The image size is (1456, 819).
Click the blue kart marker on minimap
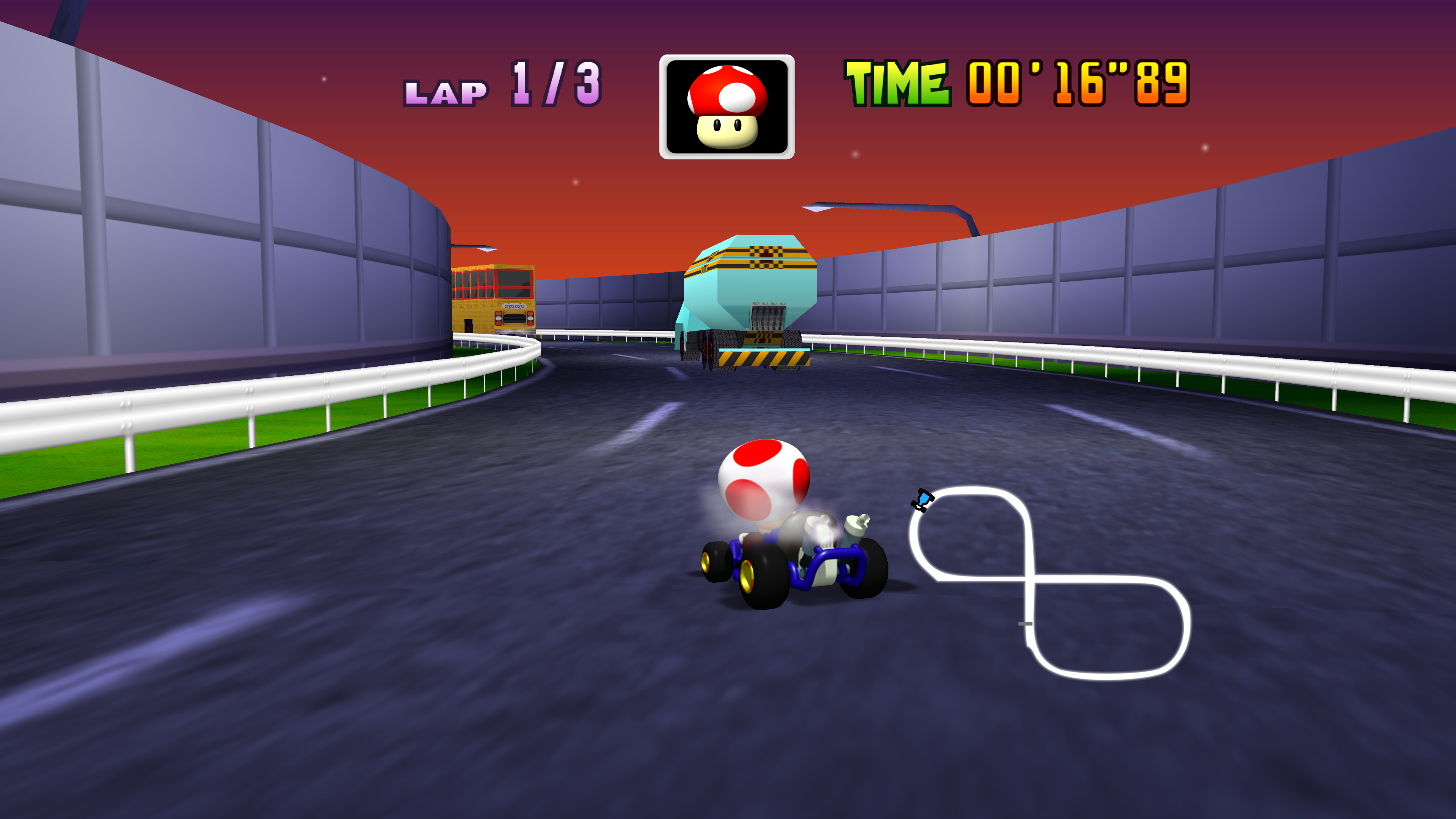click(923, 500)
